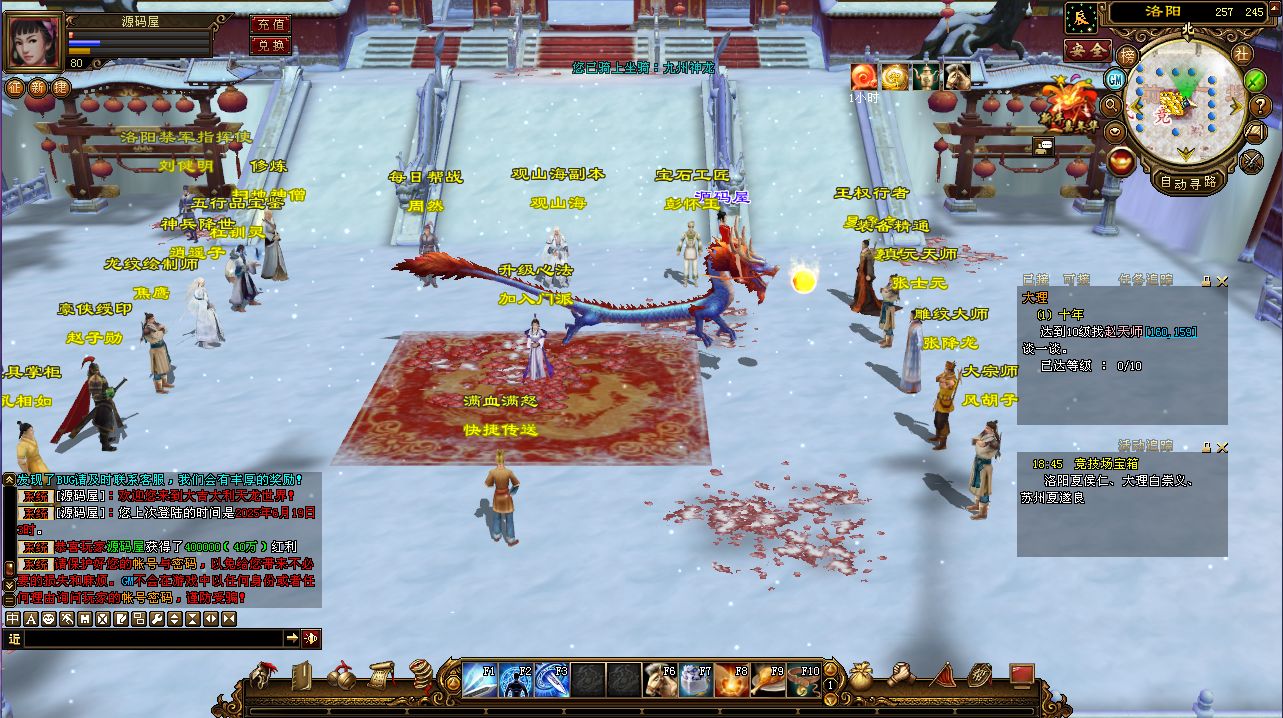Use the F1 skill slot

pyautogui.click(x=479, y=680)
